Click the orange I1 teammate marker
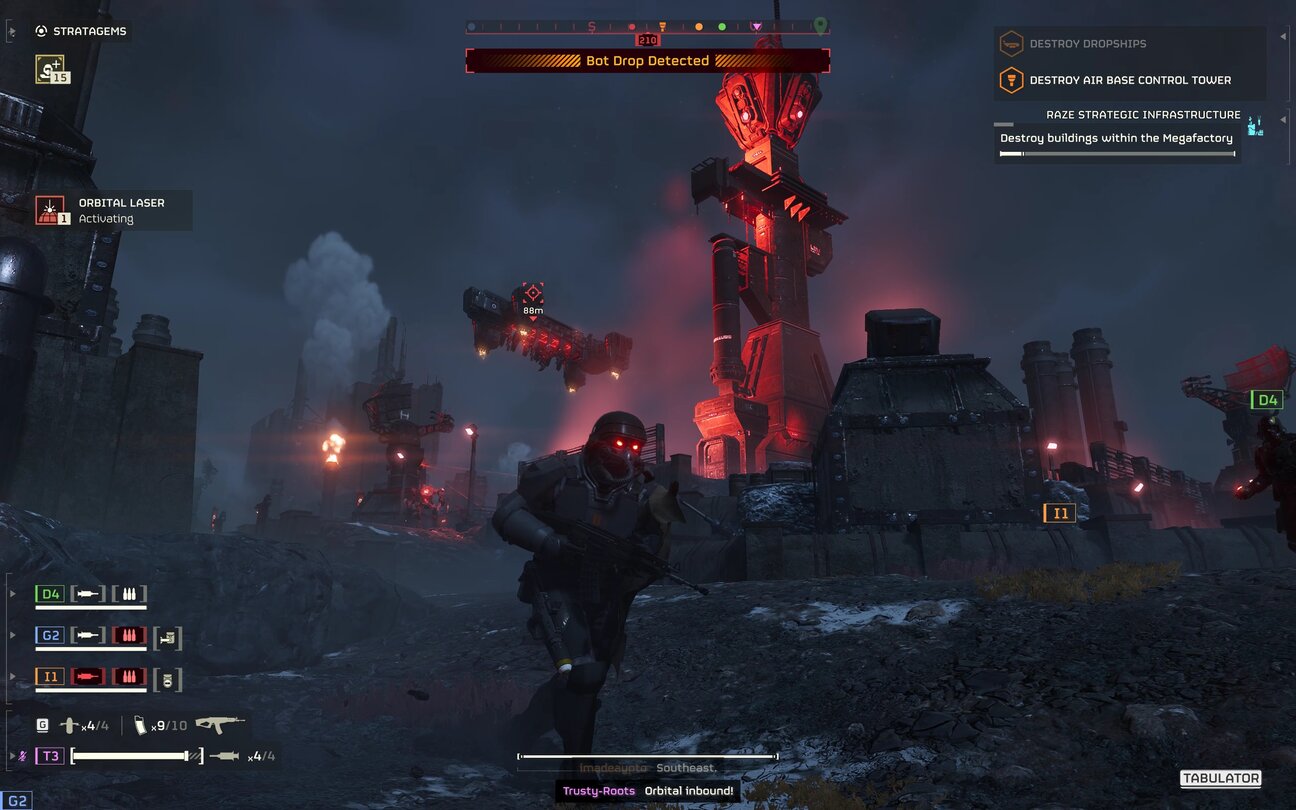 click(1059, 513)
